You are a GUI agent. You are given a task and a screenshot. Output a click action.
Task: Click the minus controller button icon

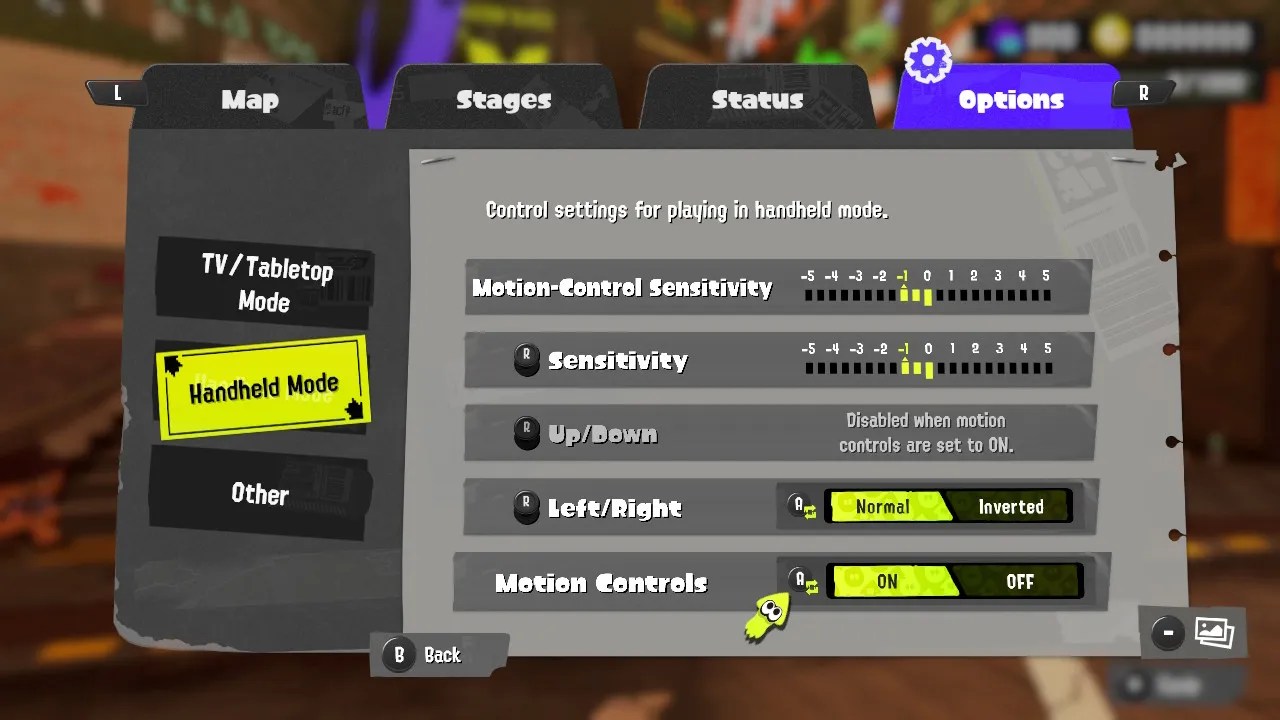(x=1166, y=632)
